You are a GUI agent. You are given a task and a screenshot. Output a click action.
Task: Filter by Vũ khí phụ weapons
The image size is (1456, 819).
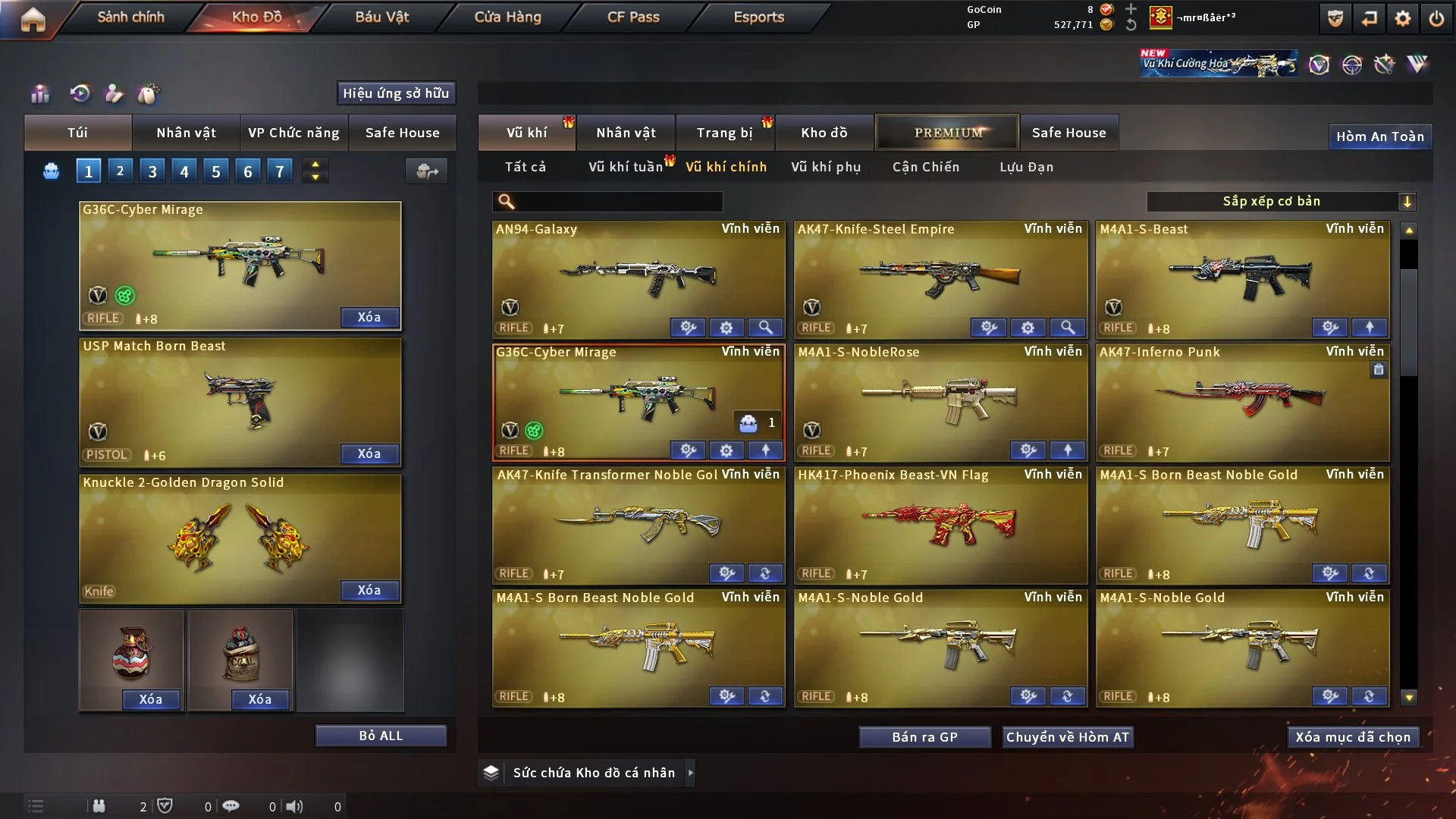tap(826, 167)
